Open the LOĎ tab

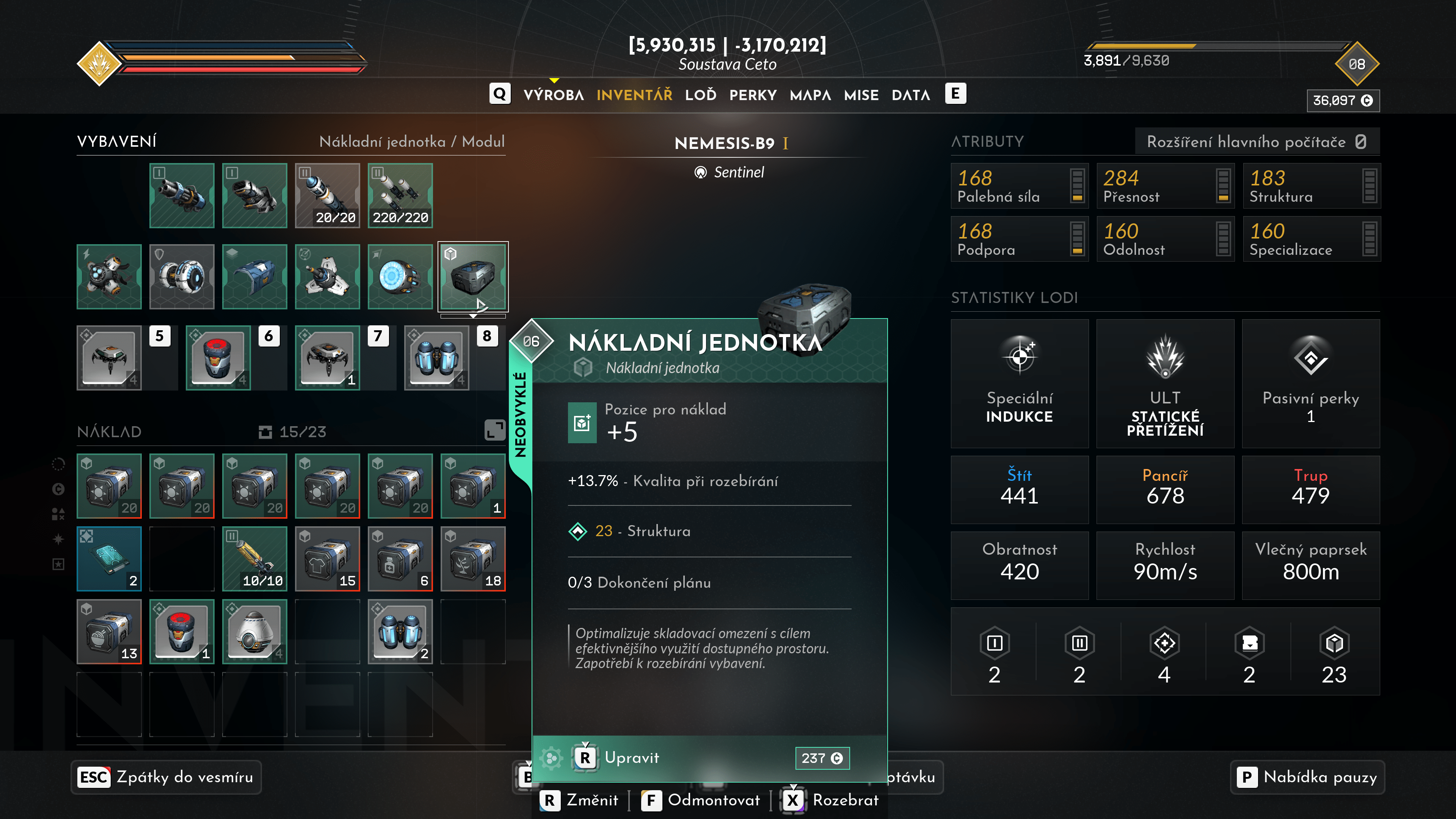pos(700,95)
